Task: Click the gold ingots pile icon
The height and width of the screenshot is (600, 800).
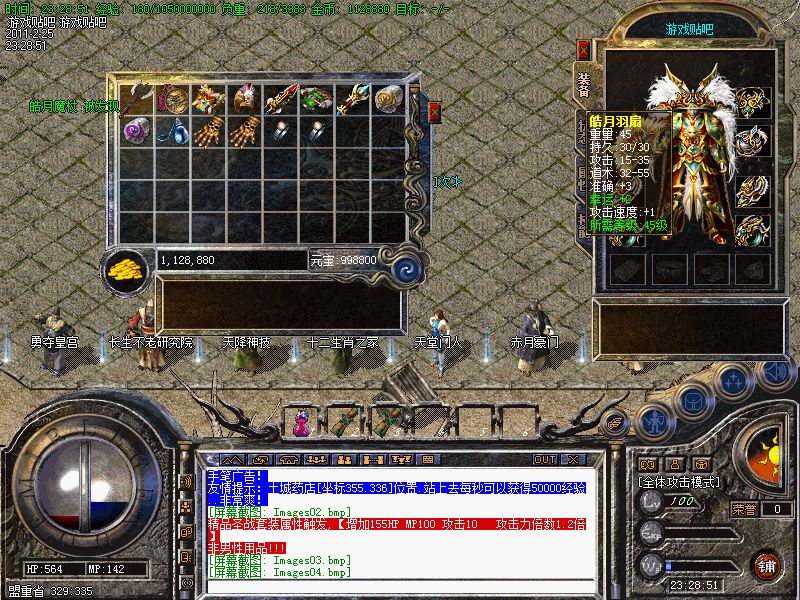Action: click(125, 269)
